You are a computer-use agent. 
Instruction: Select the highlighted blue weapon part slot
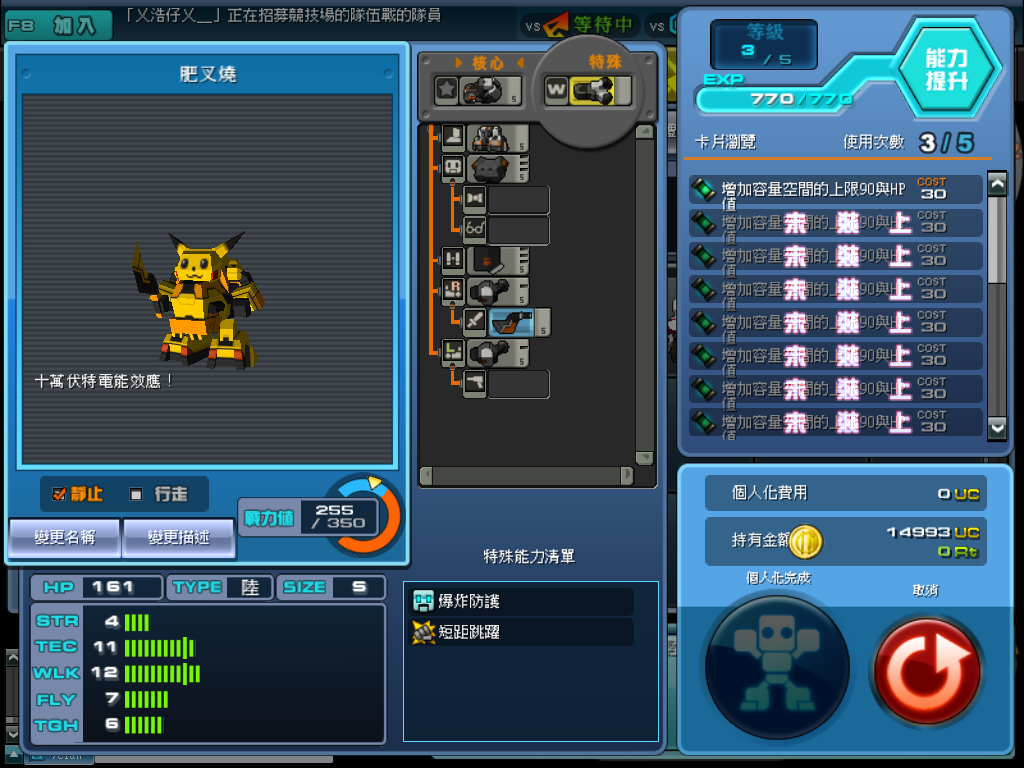(x=519, y=323)
